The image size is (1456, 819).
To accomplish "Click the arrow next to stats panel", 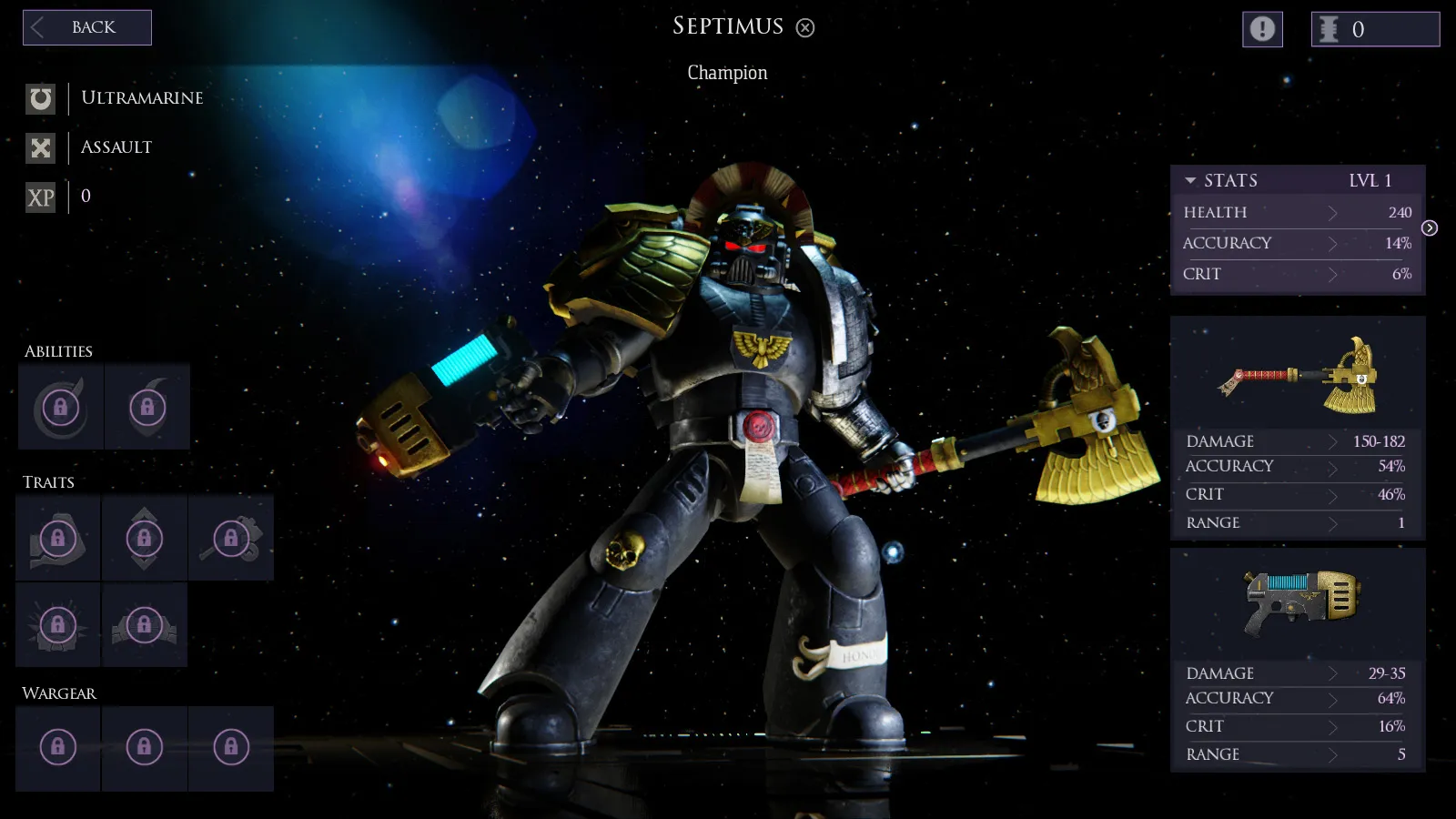I will (1430, 228).
